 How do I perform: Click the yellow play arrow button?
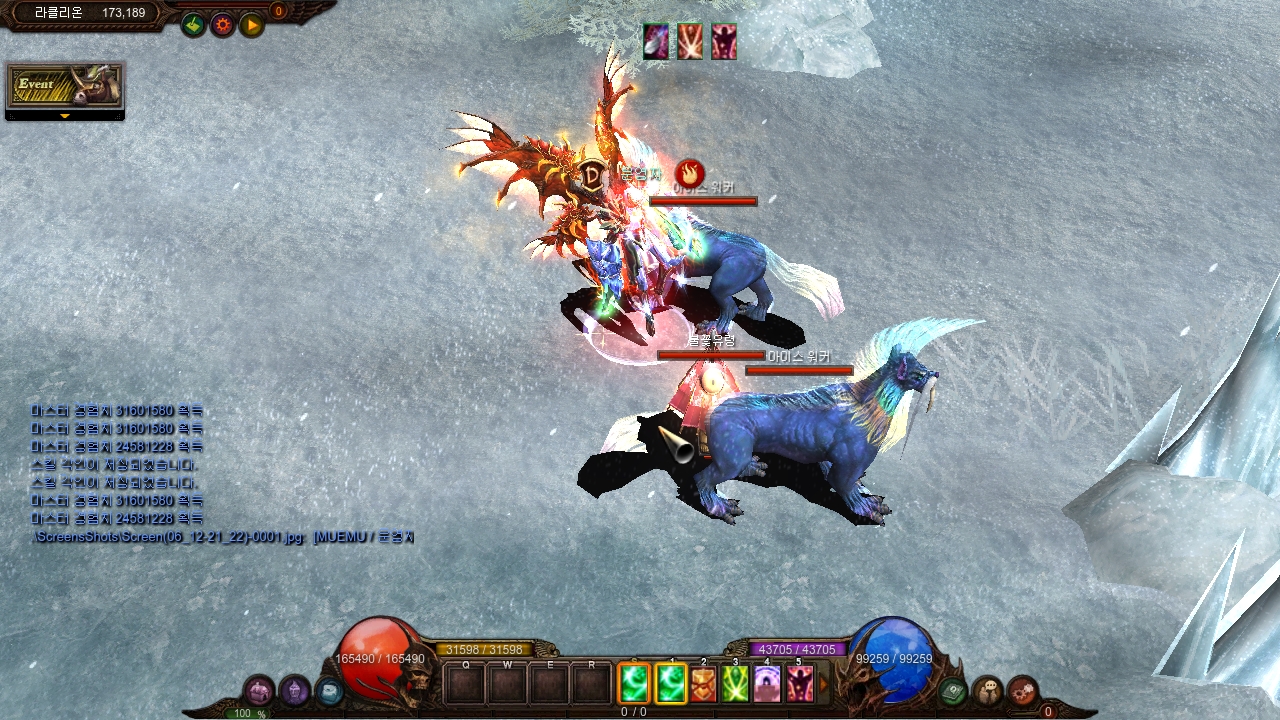[251, 24]
